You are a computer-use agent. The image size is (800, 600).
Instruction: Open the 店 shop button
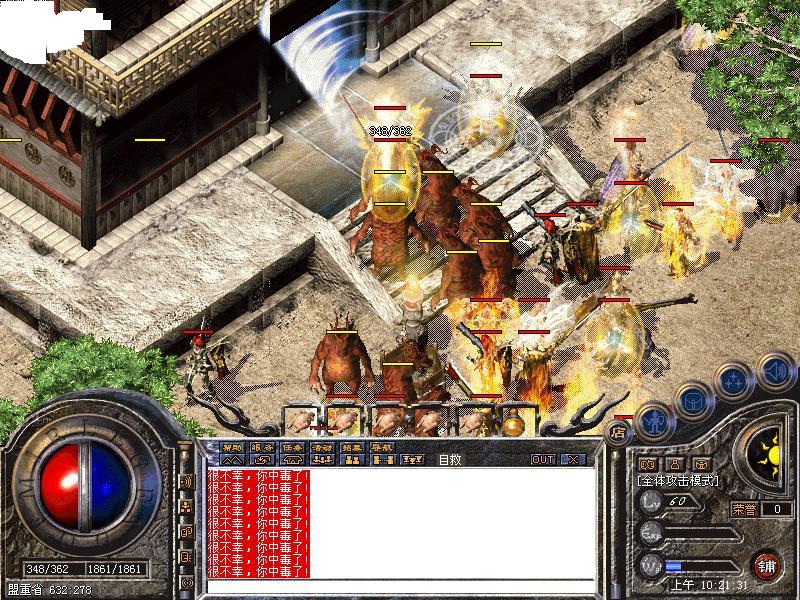617,432
